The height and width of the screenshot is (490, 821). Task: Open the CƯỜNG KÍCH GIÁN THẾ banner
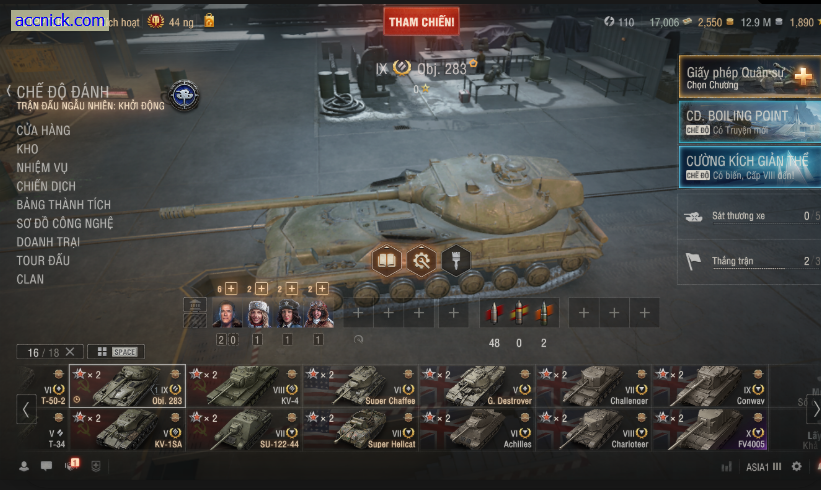click(x=749, y=167)
